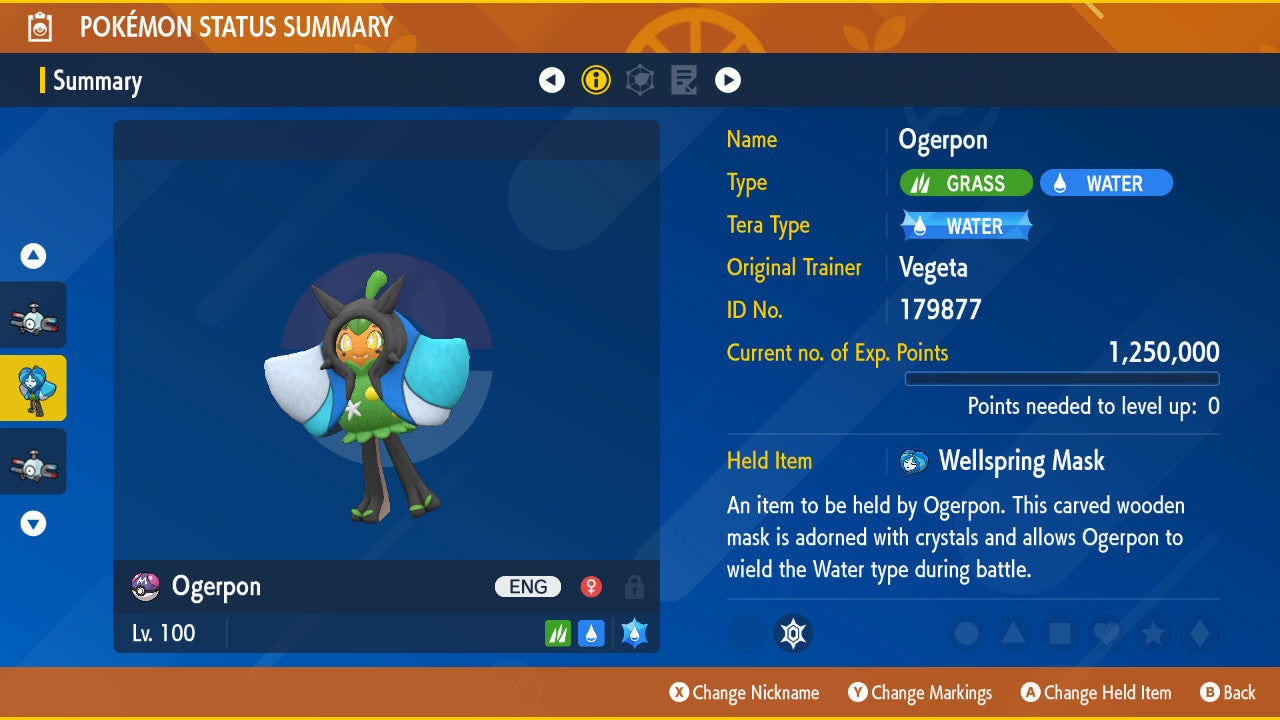Go to the next summary page arrow
Image resolution: width=1280 pixels, height=720 pixels.
[728, 80]
